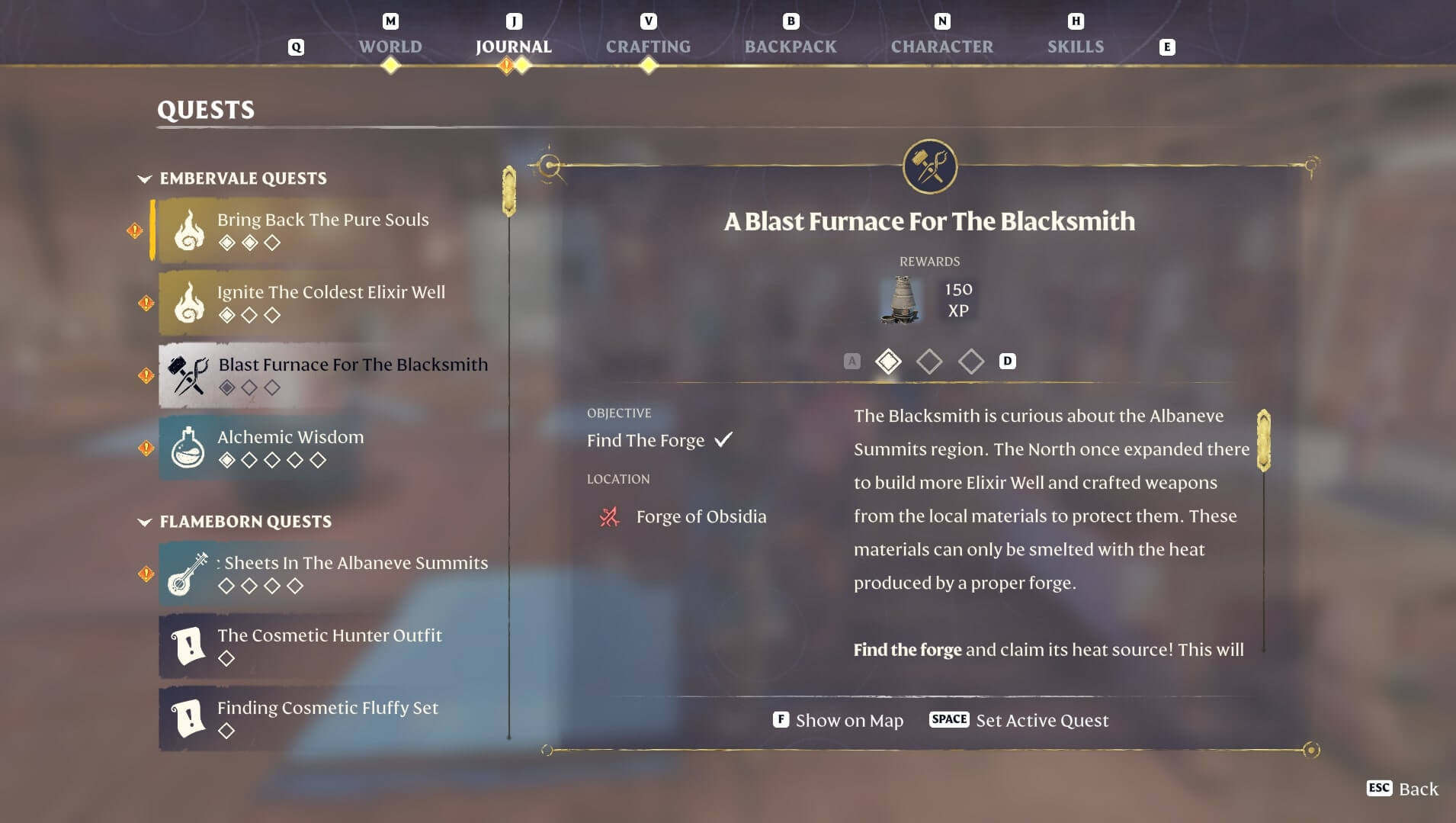Switch to the World tab
This screenshot has width=1456, height=823.
pyautogui.click(x=390, y=47)
